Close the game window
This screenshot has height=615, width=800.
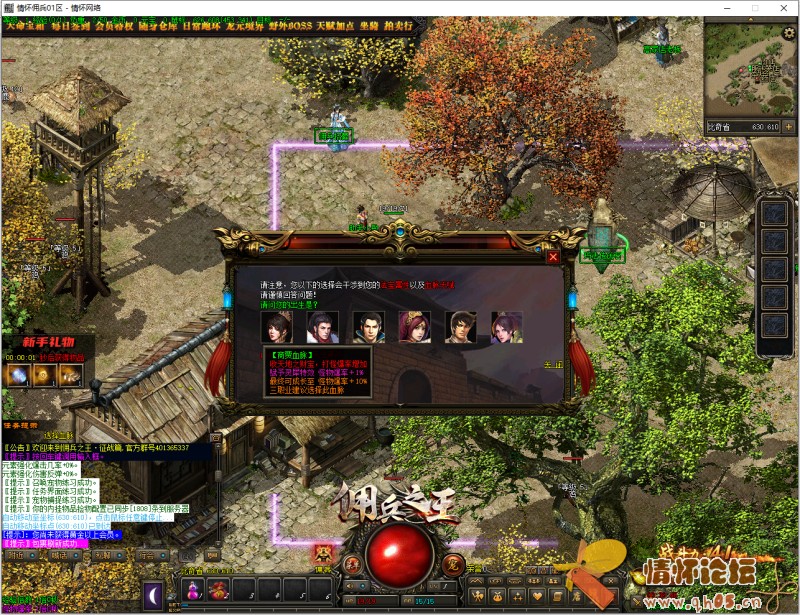[777, 8]
